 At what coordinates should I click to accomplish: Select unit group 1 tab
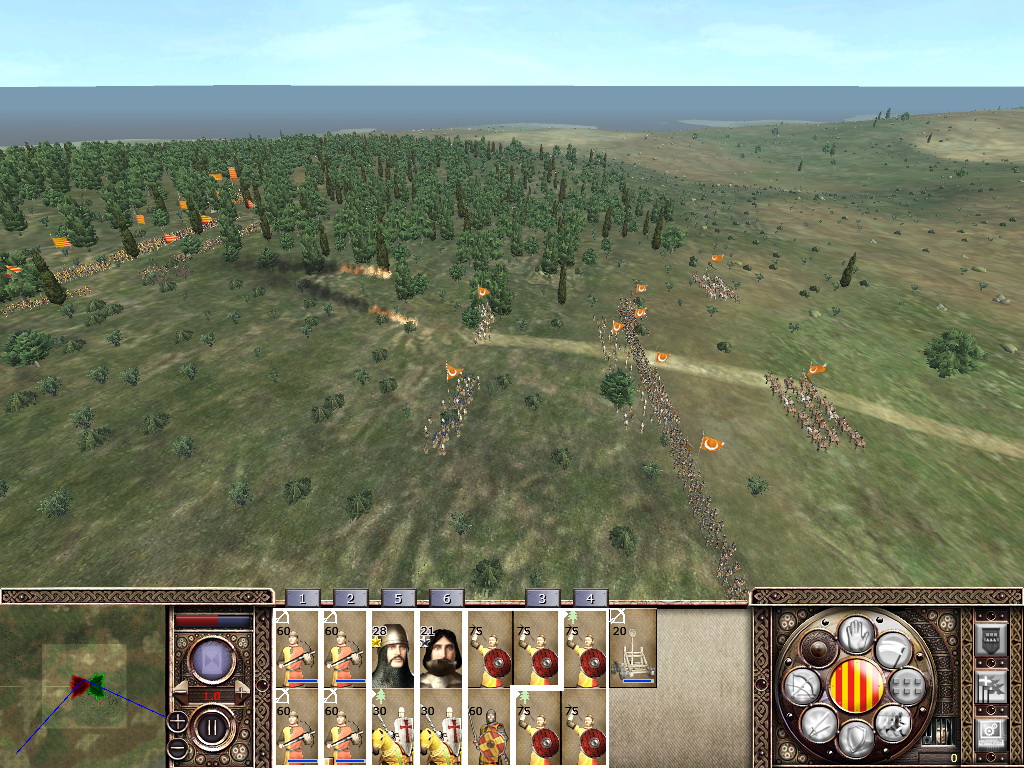pos(302,598)
